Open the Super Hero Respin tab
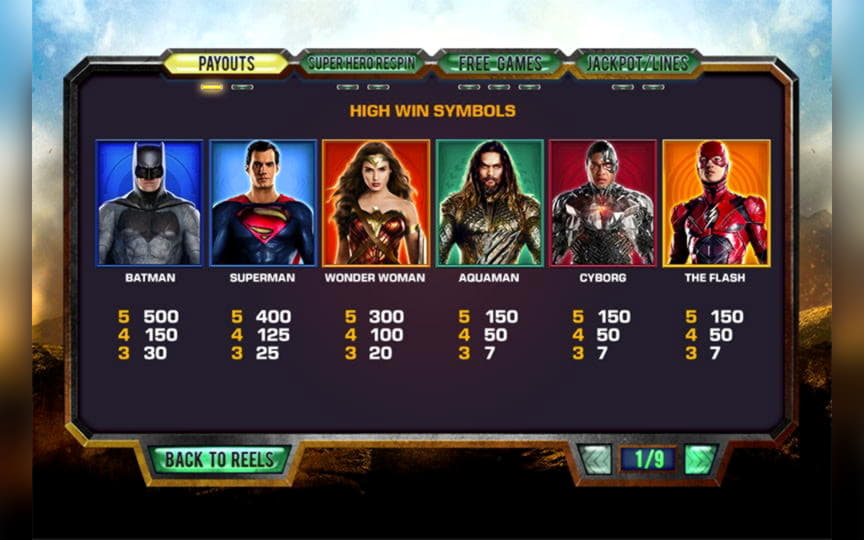Screen dimensions: 864x540 pyautogui.click(x=361, y=63)
